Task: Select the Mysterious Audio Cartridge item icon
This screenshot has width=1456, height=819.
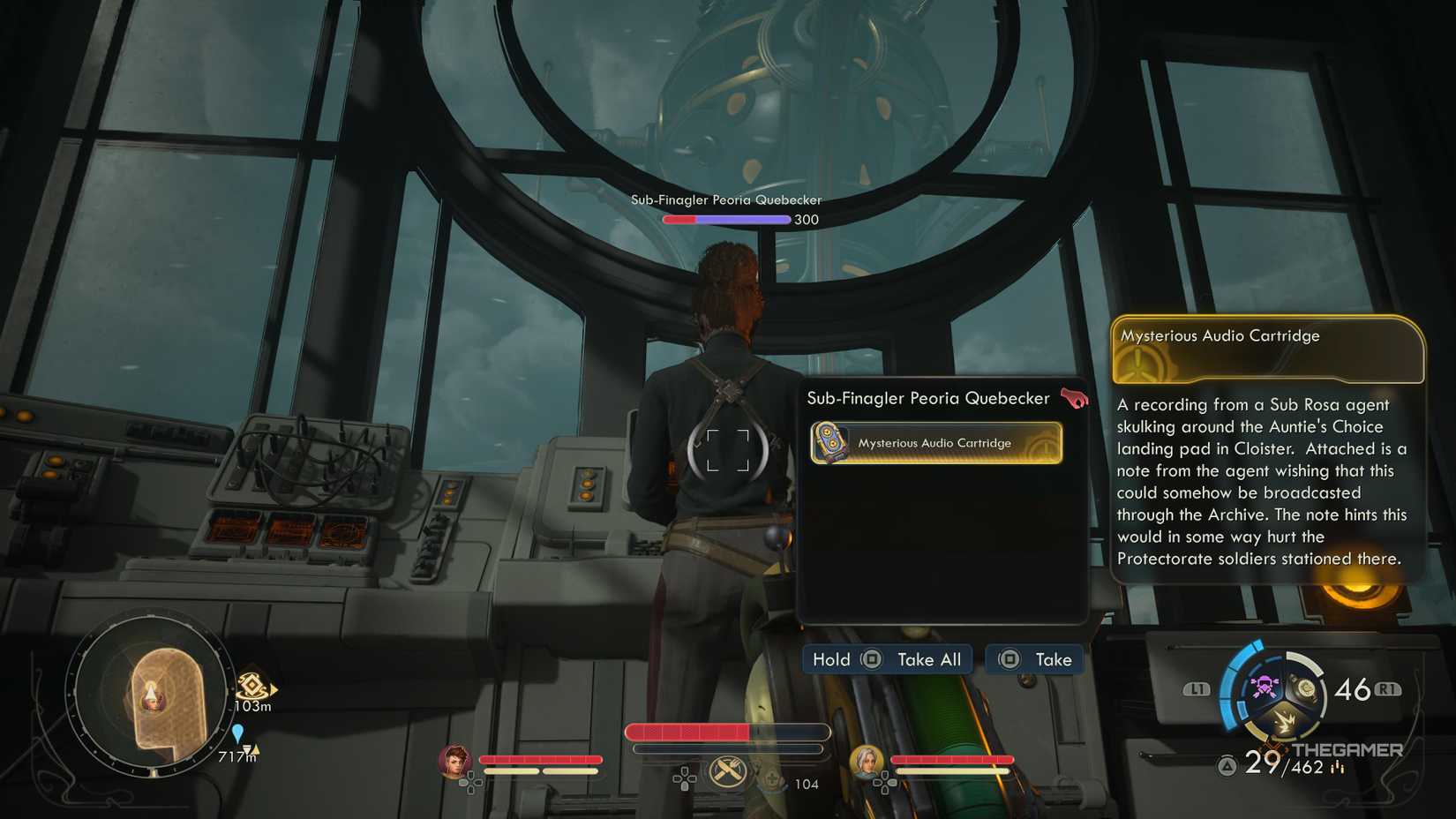Action: click(x=829, y=442)
